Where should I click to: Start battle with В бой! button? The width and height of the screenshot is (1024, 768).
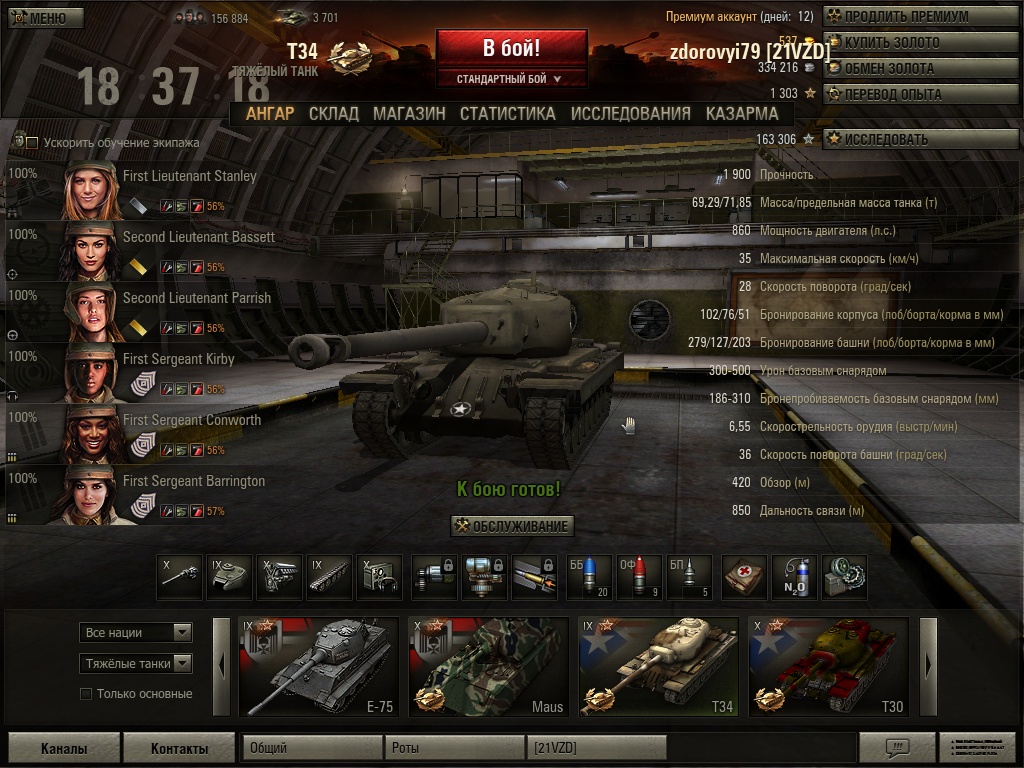coord(511,48)
